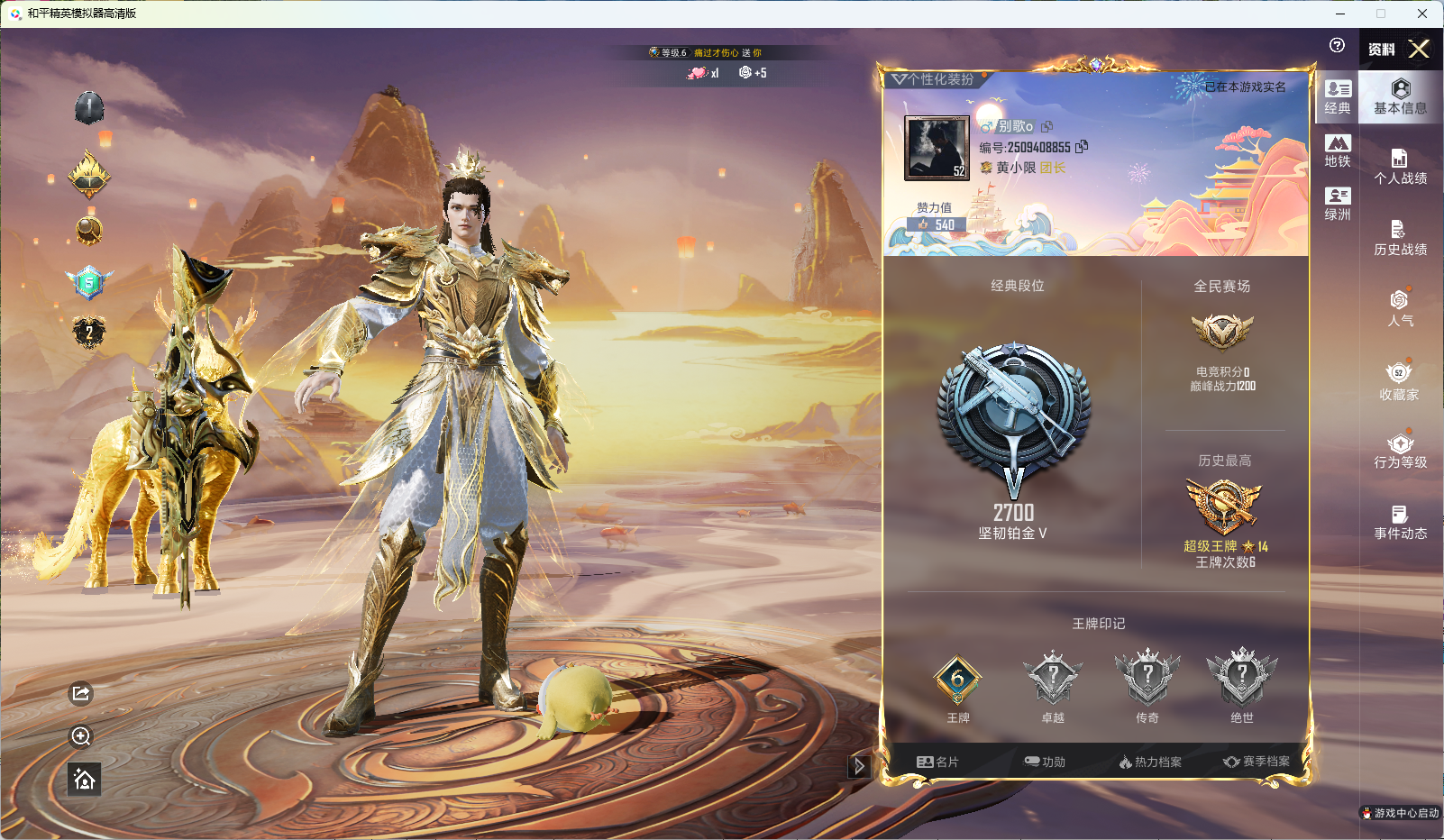The width and height of the screenshot is (1444, 840).
Task: Return to lobby via home icon
Action: click(x=85, y=780)
